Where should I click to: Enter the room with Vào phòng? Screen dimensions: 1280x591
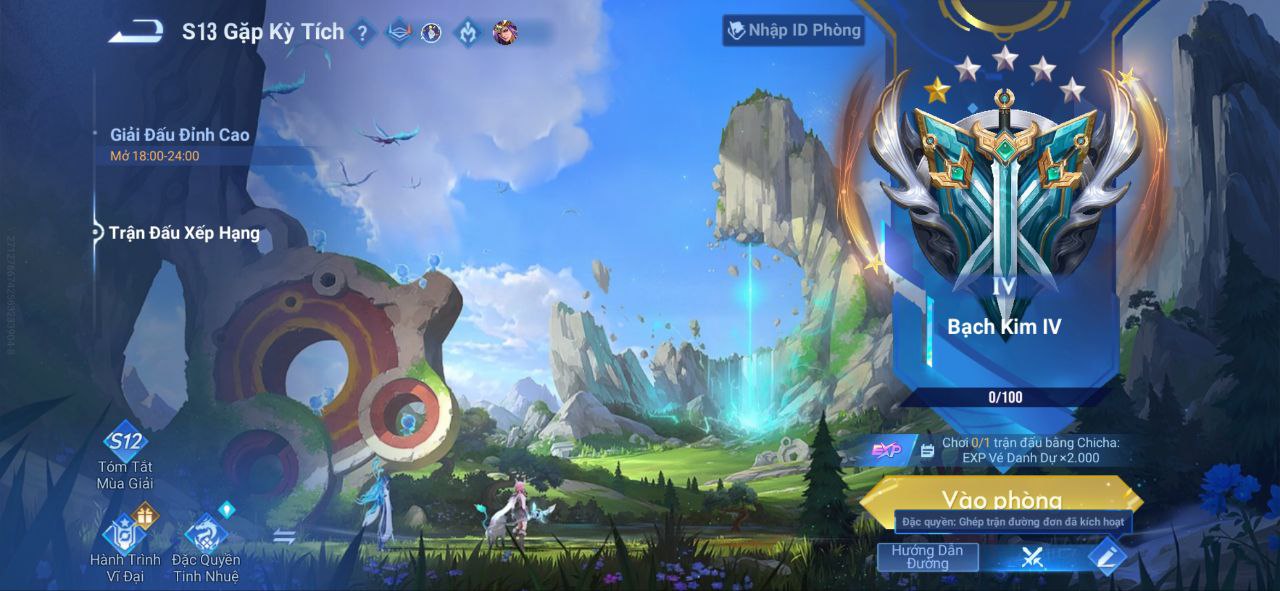(x=1001, y=497)
